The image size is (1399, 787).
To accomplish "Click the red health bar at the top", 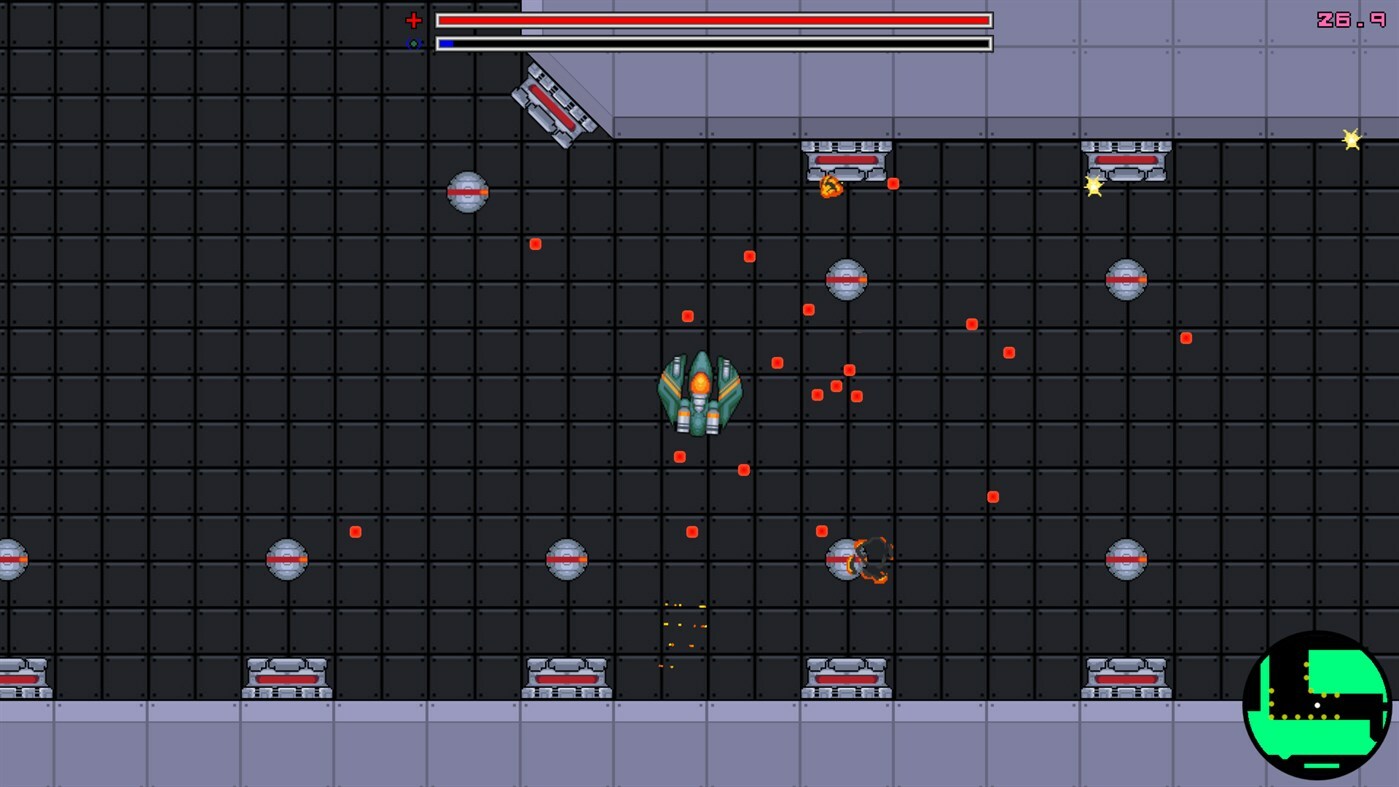I will point(712,19).
